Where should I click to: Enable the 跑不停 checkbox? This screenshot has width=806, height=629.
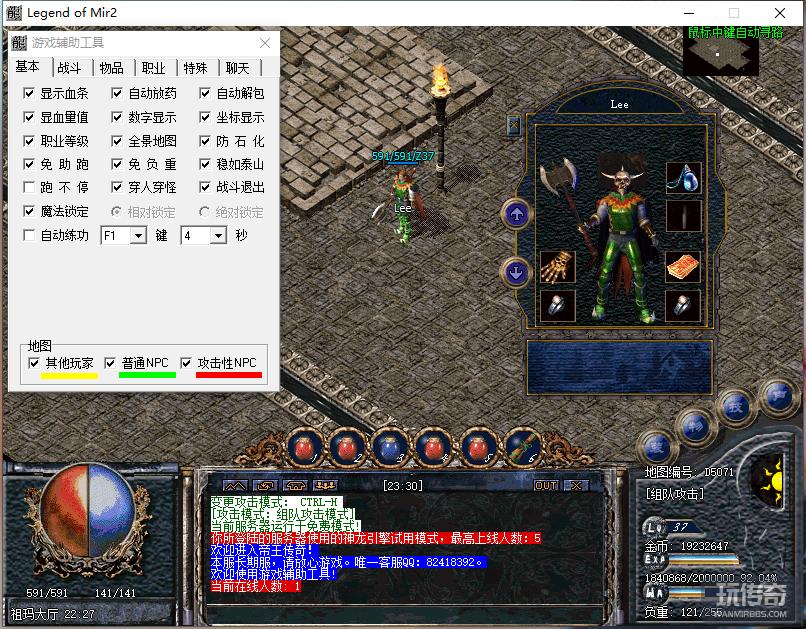30,188
